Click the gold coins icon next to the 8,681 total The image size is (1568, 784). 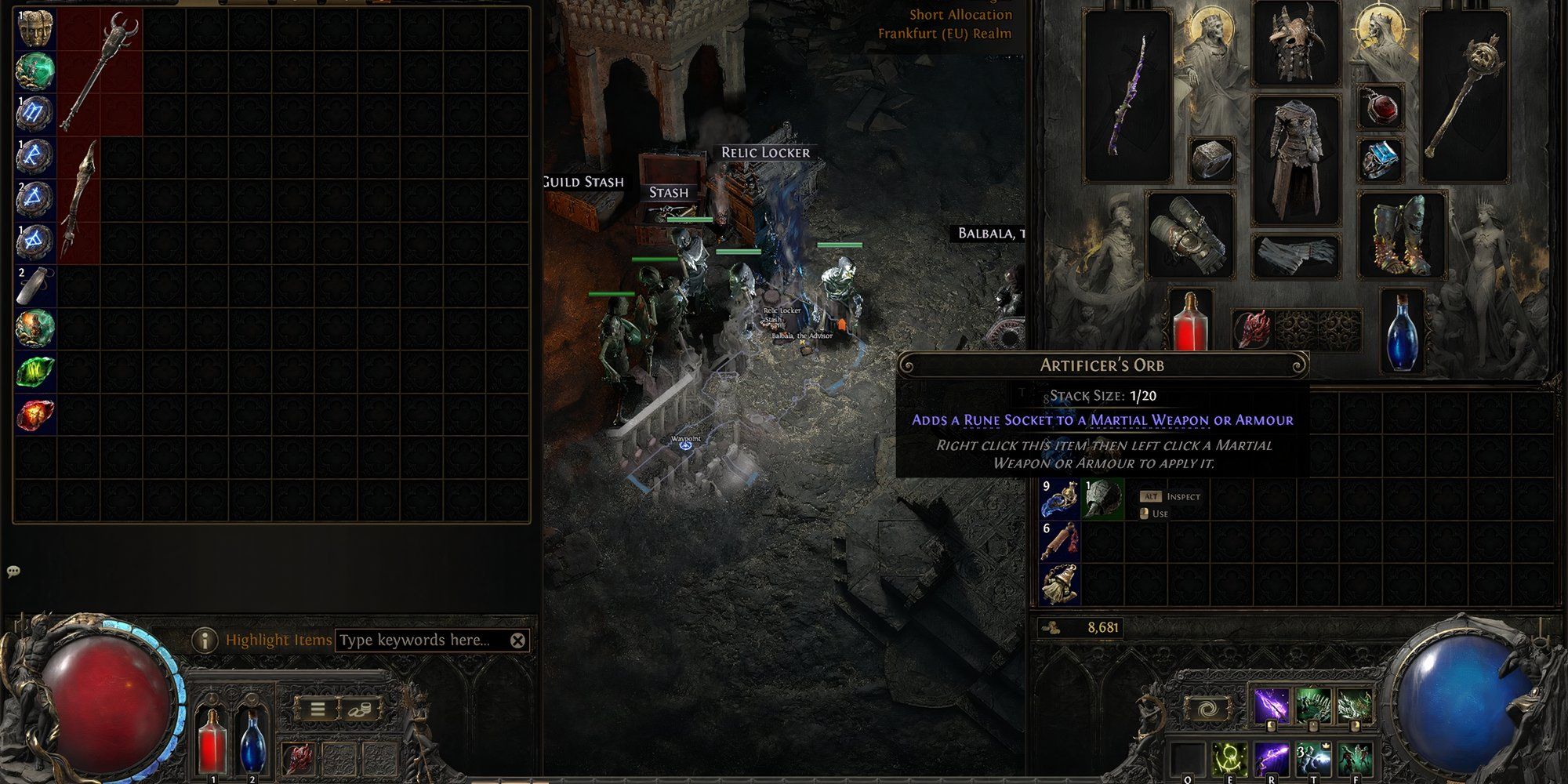point(1051,627)
